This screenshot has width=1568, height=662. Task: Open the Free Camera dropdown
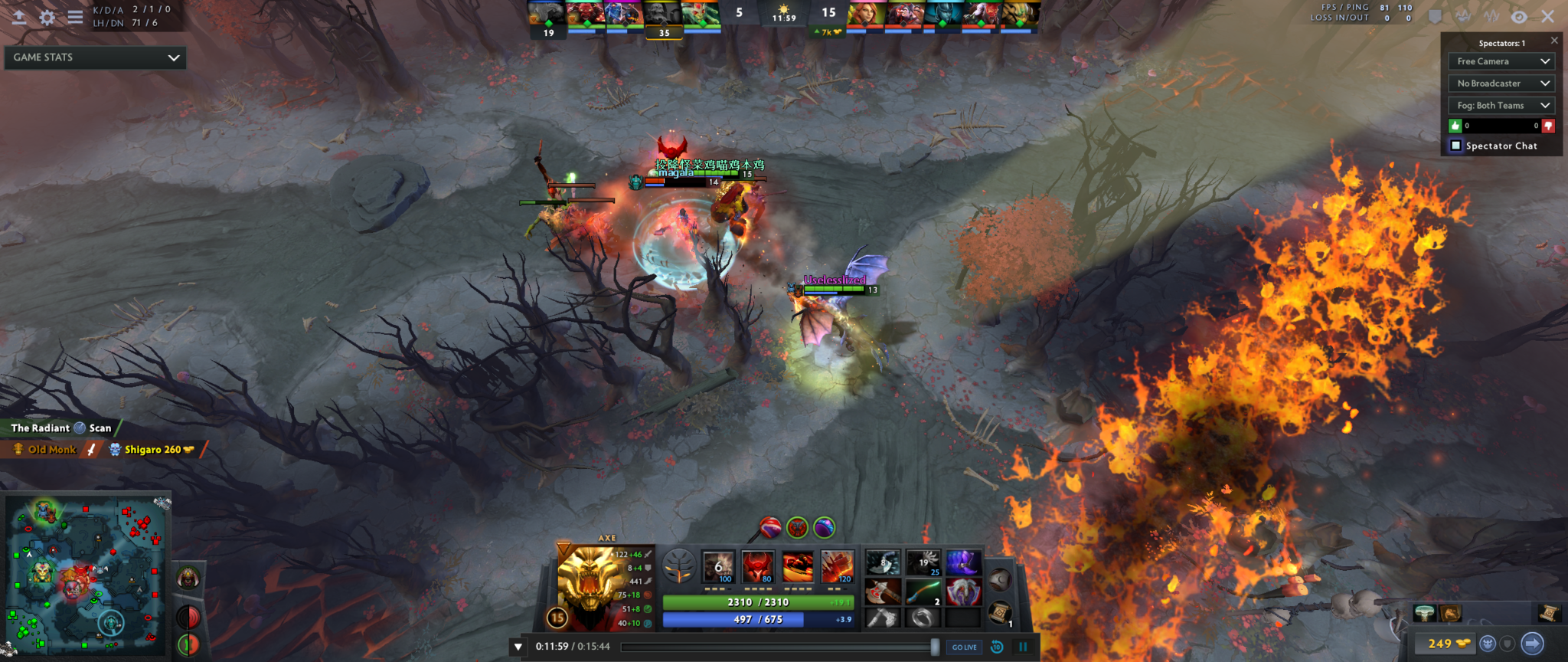[1501, 61]
